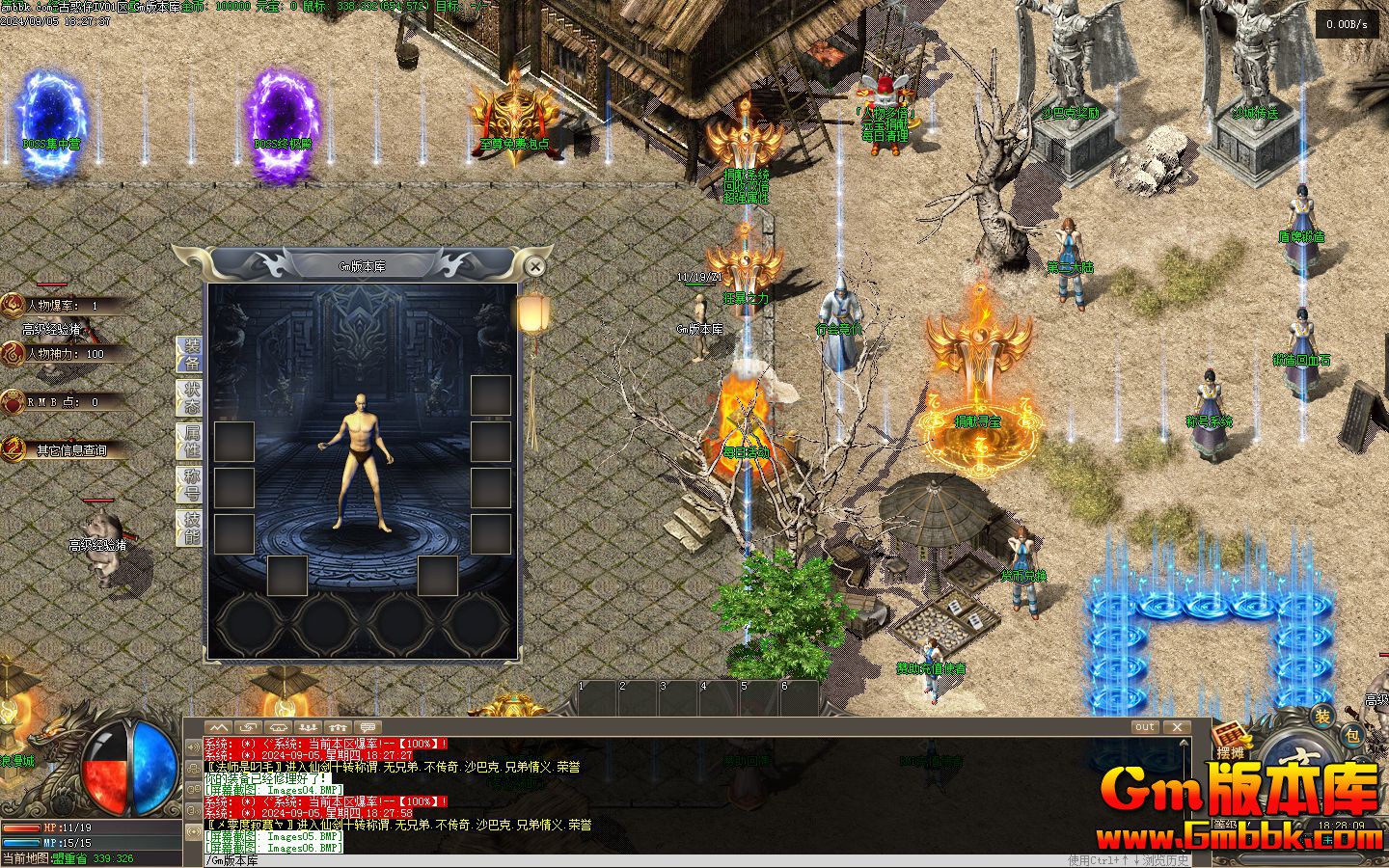Open the 装 equipment round button
1389x868 pixels.
point(1323,716)
